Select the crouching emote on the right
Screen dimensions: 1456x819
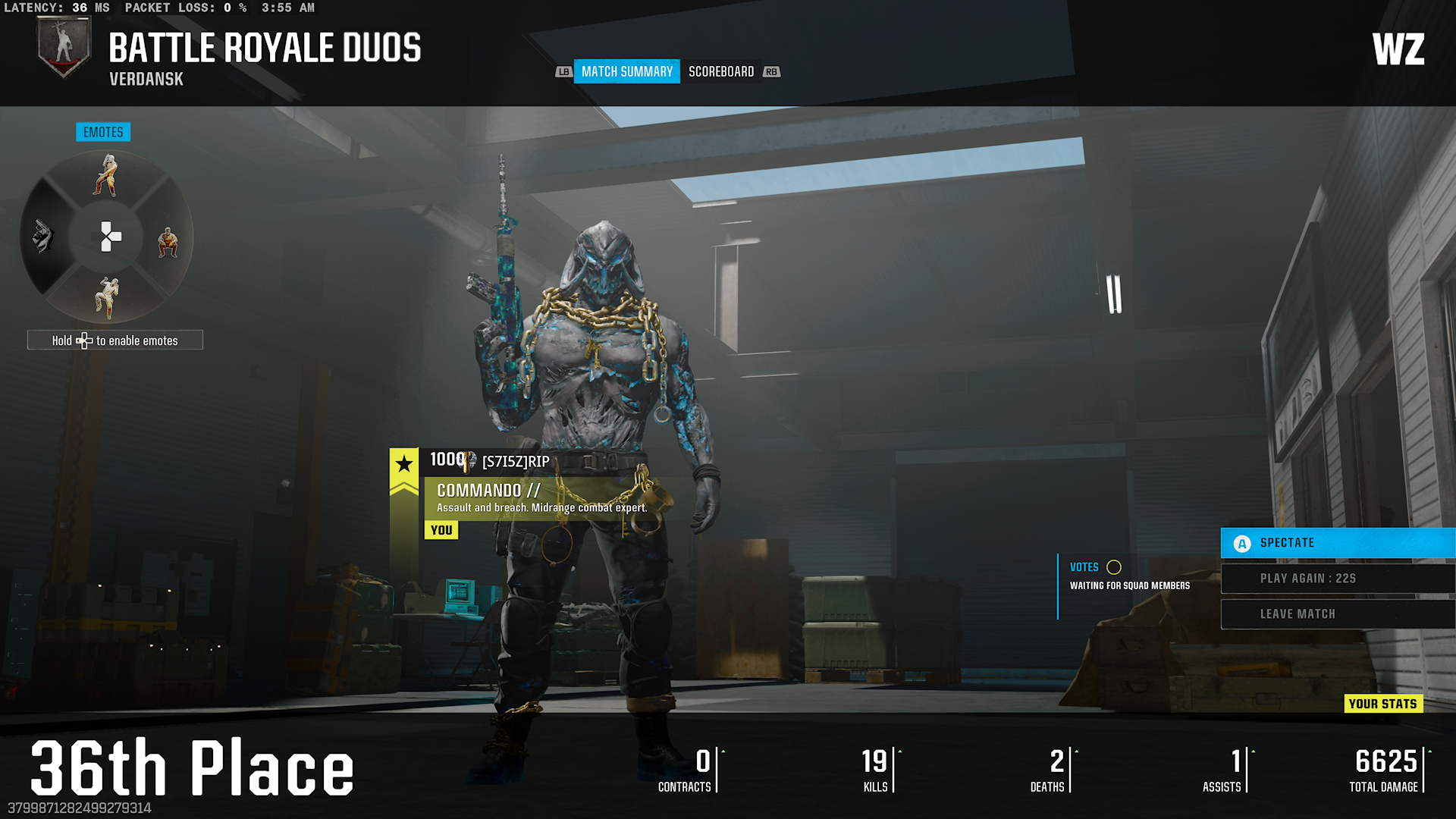[168, 243]
